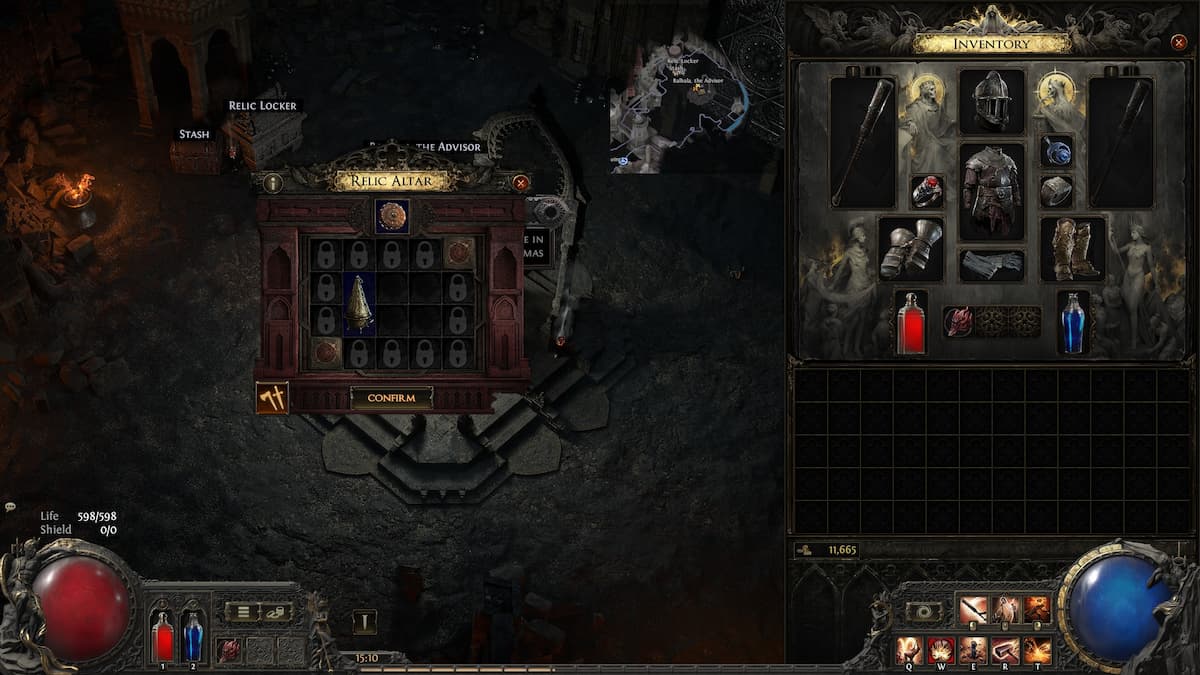Select the equipped belt slot
This screenshot has height=675, width=1200.
click(992, 264)
